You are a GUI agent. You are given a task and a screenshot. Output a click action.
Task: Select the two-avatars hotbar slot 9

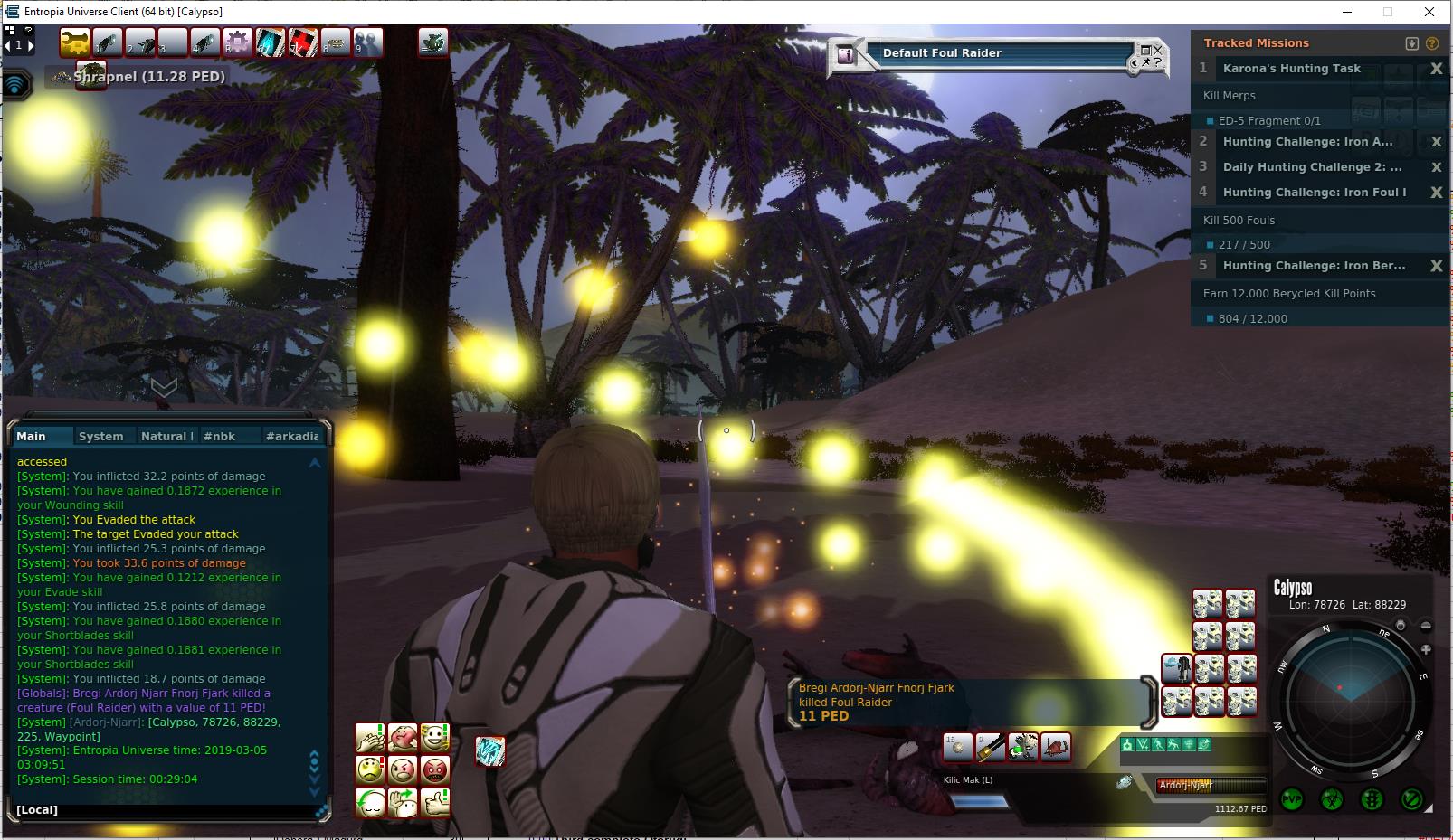coord(368,42)
